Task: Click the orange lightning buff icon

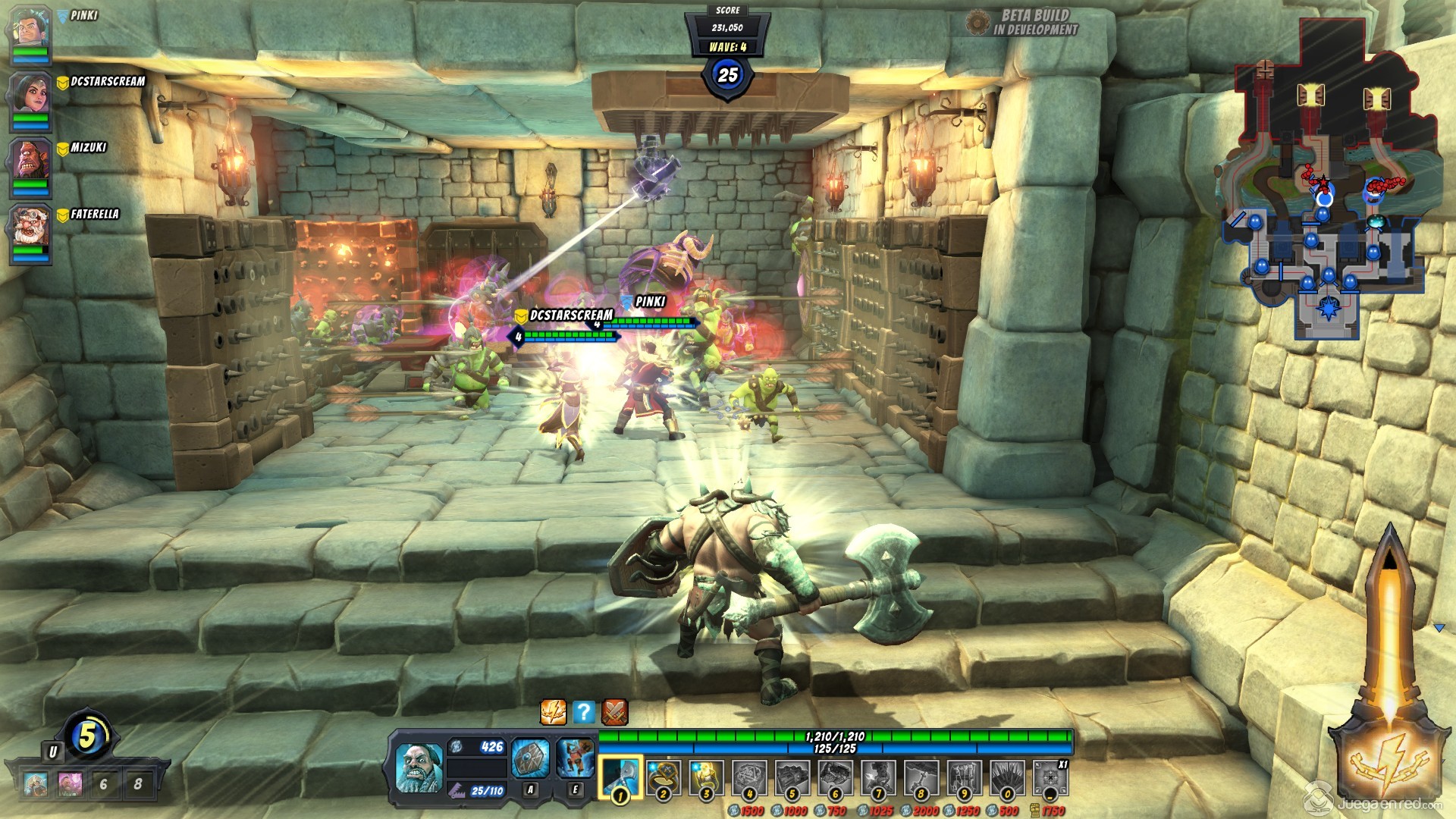Action: point(553,712)
